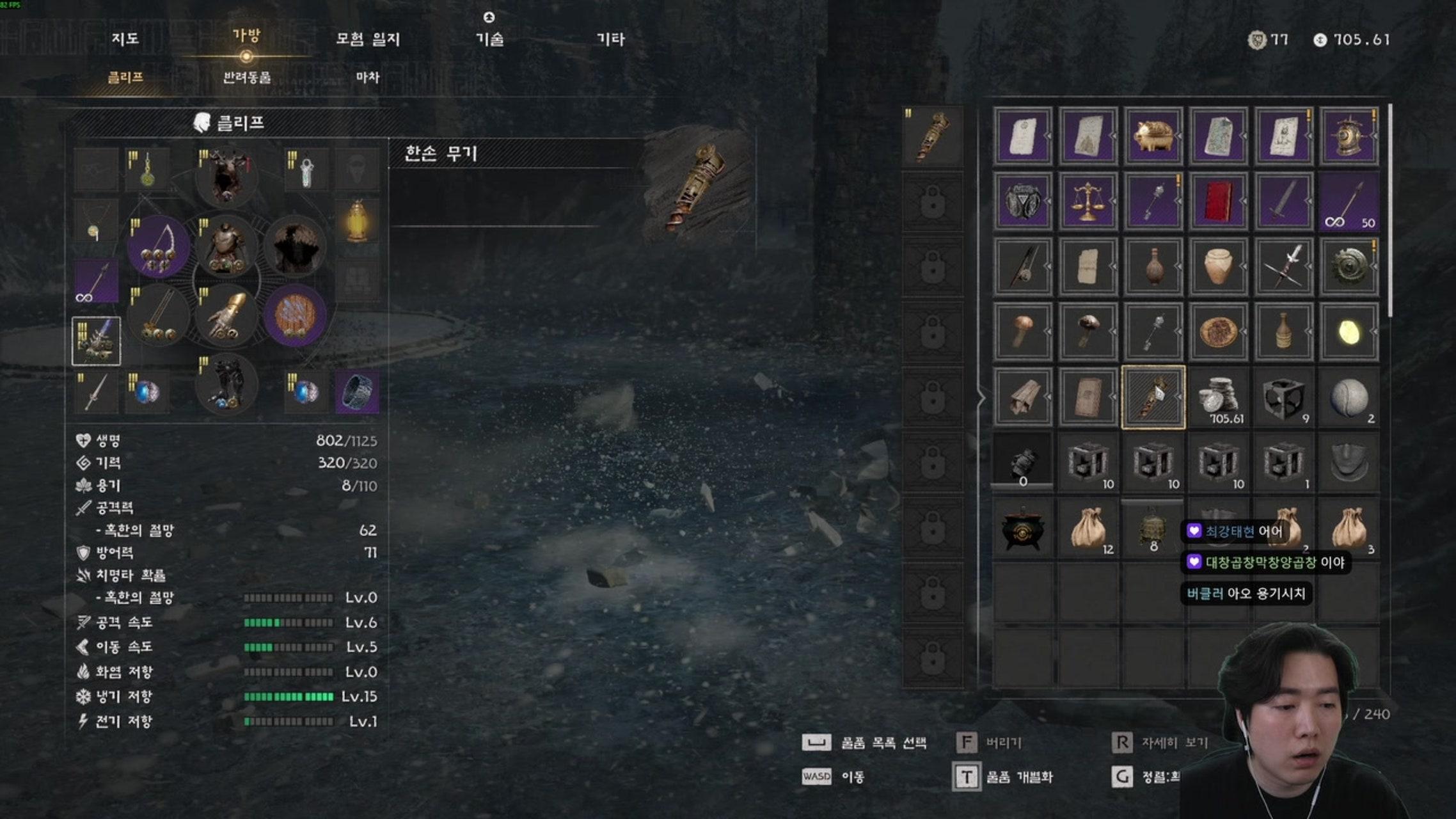Select the black cauldron item
Image resolution: width=1456 pixels, height=819 pixels.
[x=1022, y=529]
